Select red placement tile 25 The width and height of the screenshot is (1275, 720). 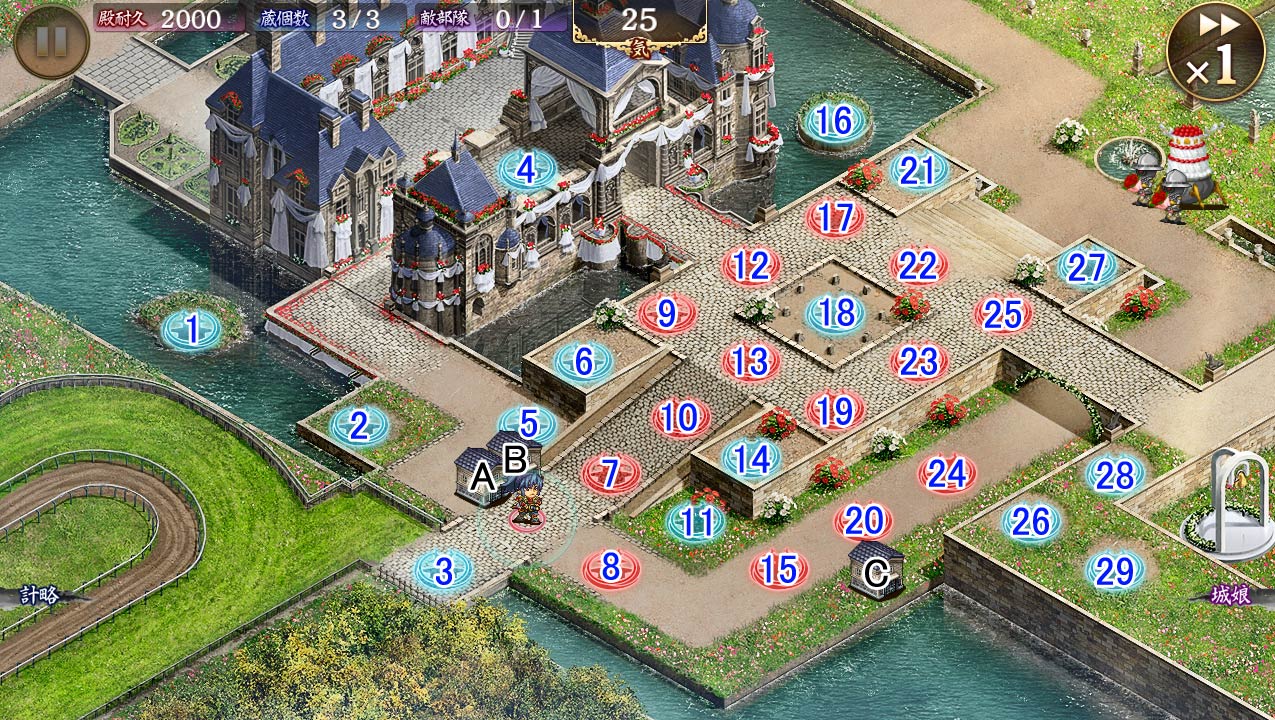[x=1002, y=315]
